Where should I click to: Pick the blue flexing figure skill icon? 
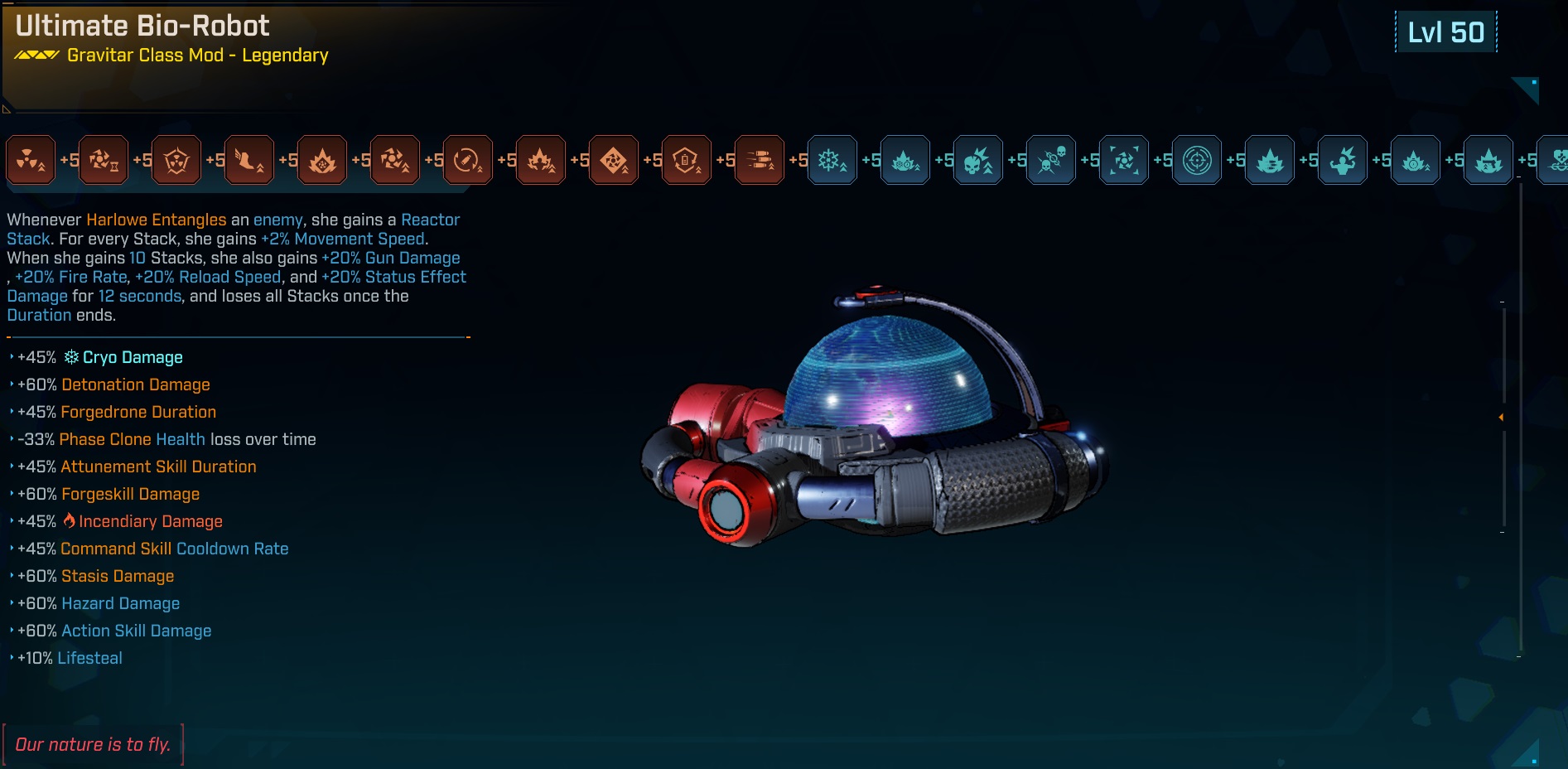click(1343, 160)
